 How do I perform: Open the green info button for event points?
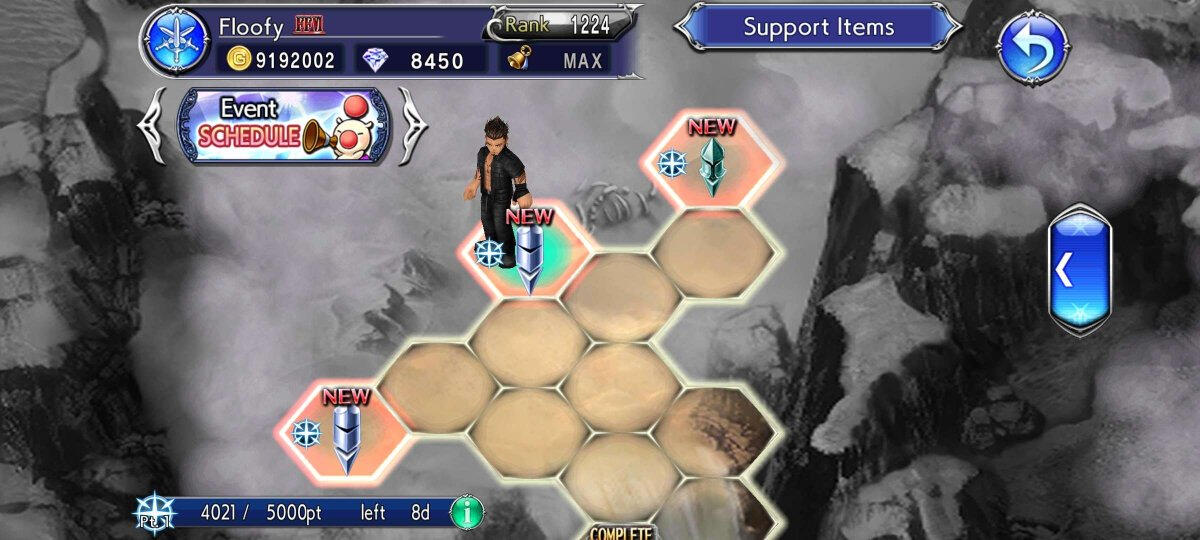tap(466, 513)
